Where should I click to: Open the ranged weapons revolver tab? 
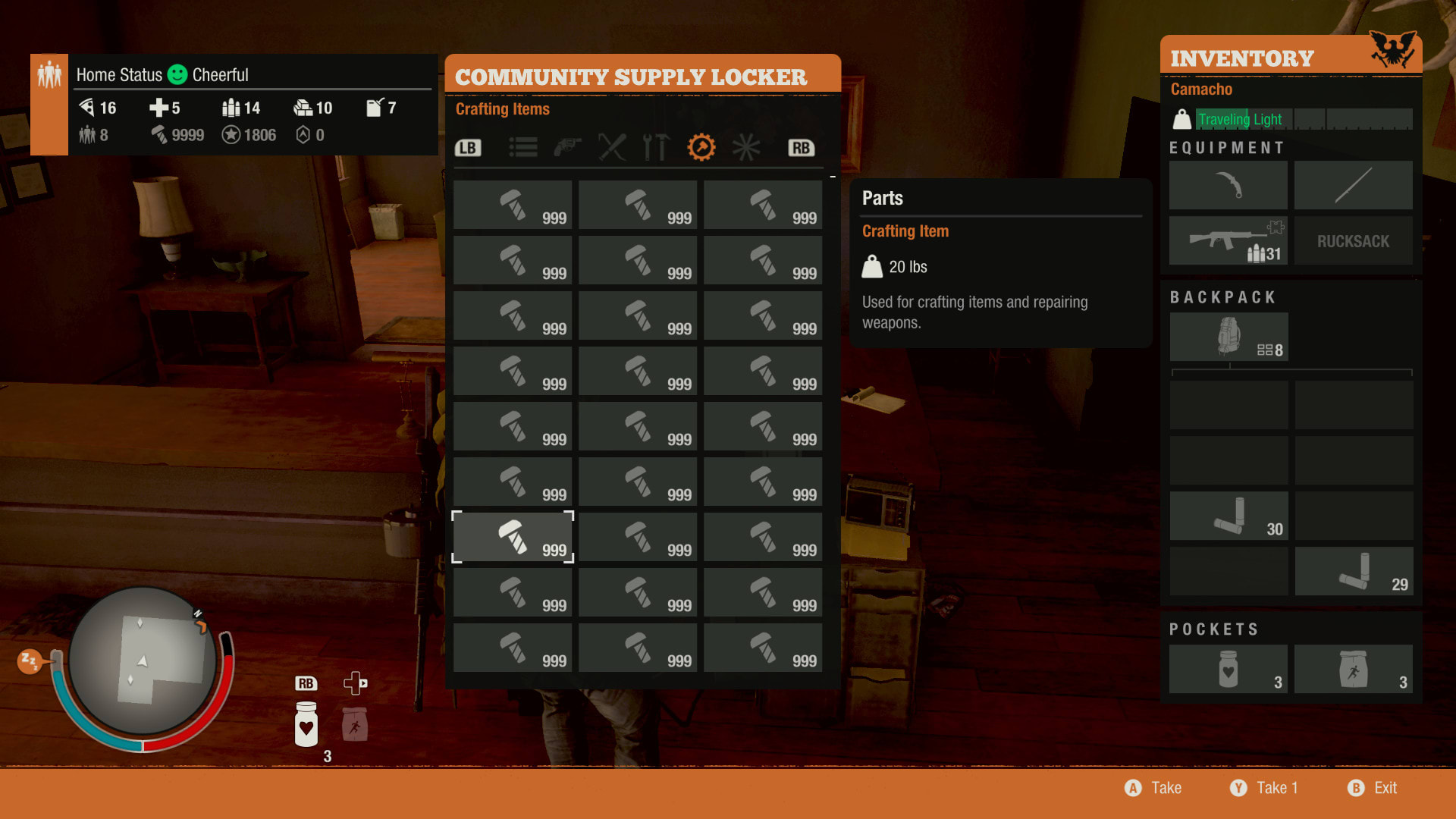tap(567, 147)
